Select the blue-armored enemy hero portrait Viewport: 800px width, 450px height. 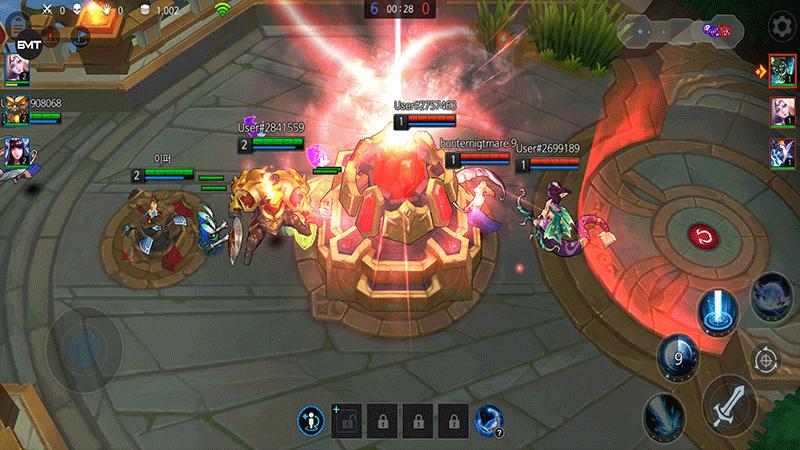[782, 154]
